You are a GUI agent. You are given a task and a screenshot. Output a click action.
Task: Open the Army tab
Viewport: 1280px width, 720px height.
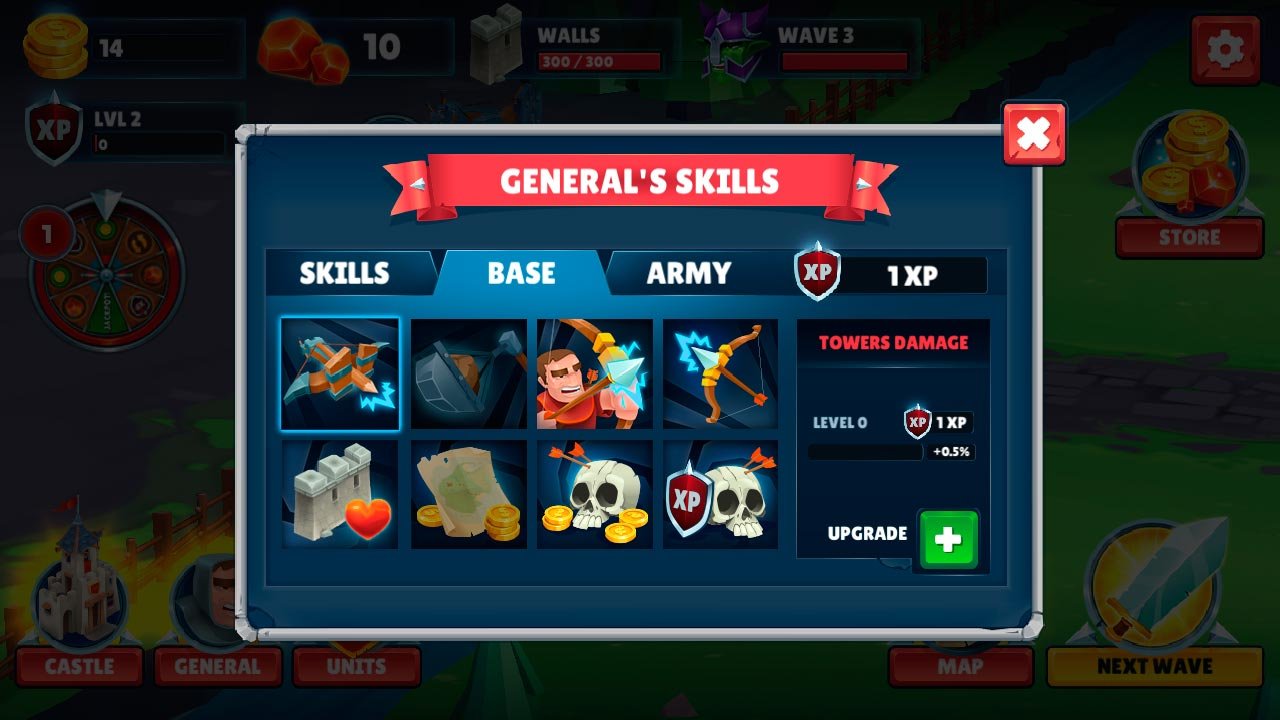689,273
